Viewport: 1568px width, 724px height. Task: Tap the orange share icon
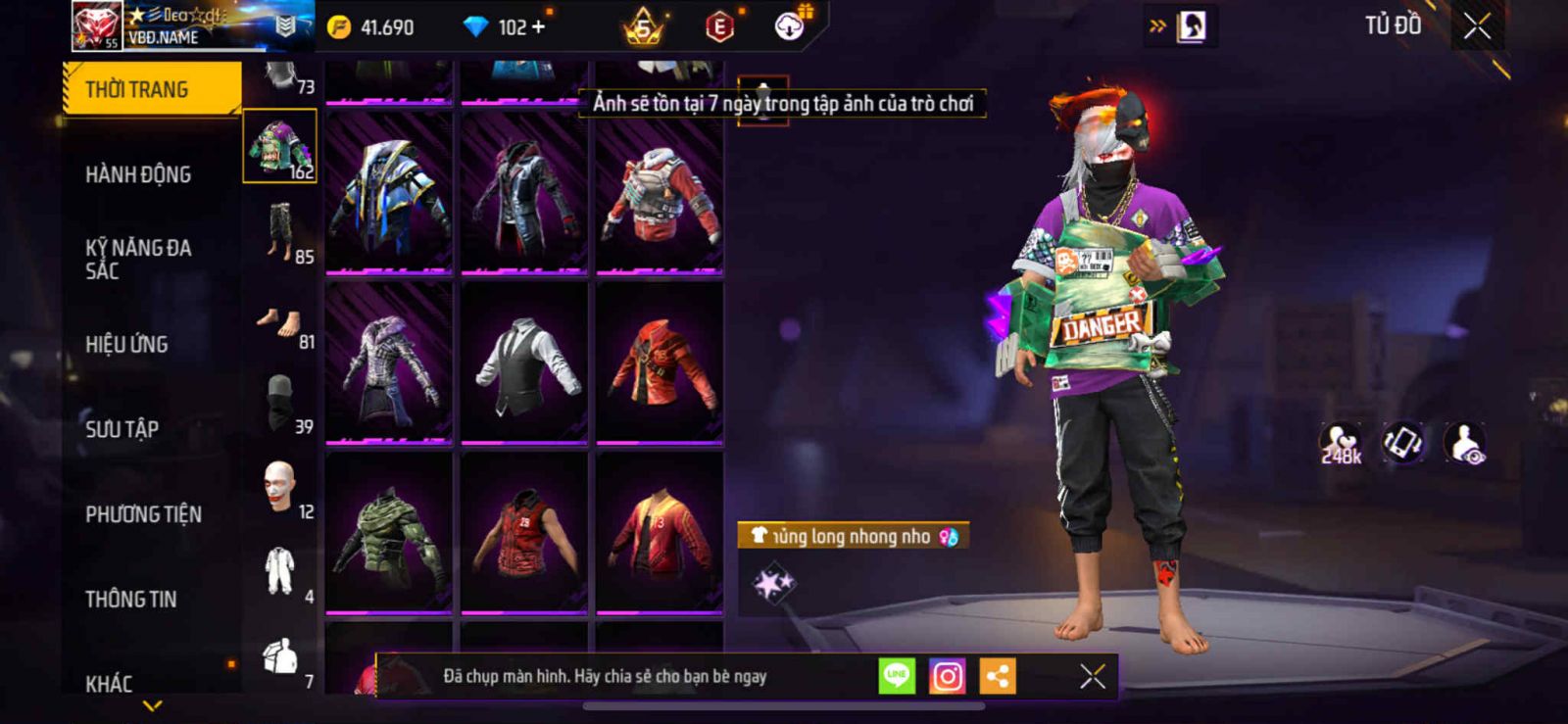998,676
